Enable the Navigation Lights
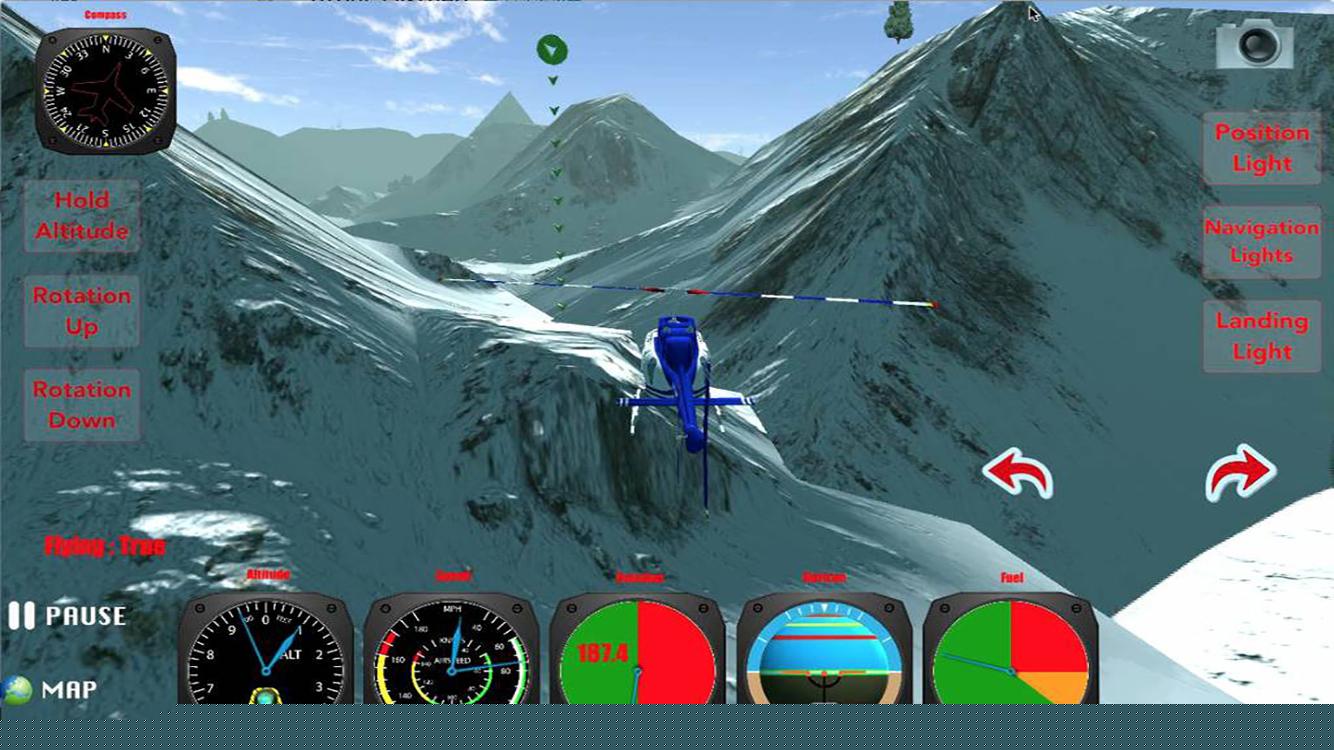The height and width of the screenshot is (750, 1334). [x=1261, y=242]
